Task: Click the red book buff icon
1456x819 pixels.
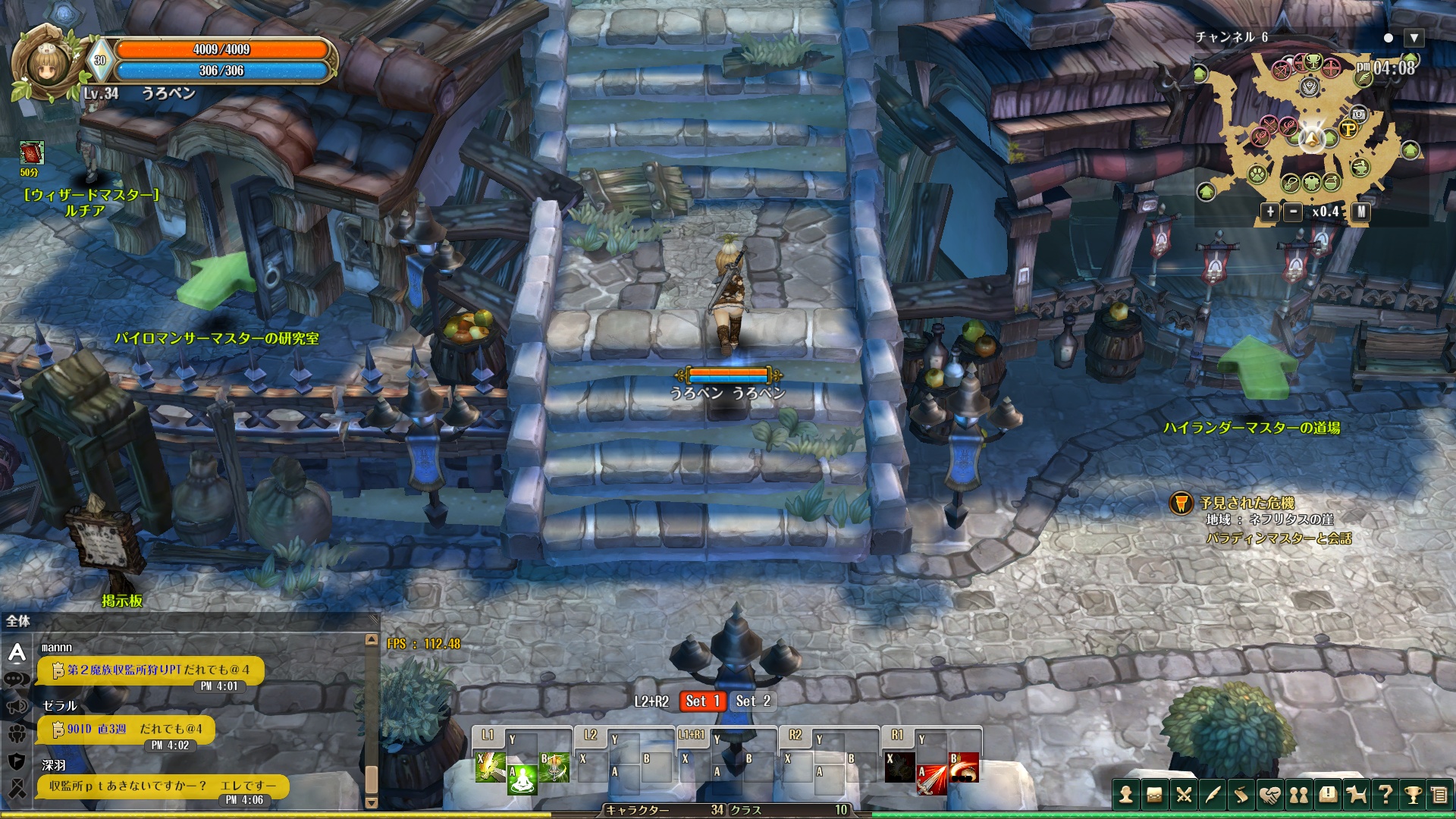Action: tap(32, 153)
